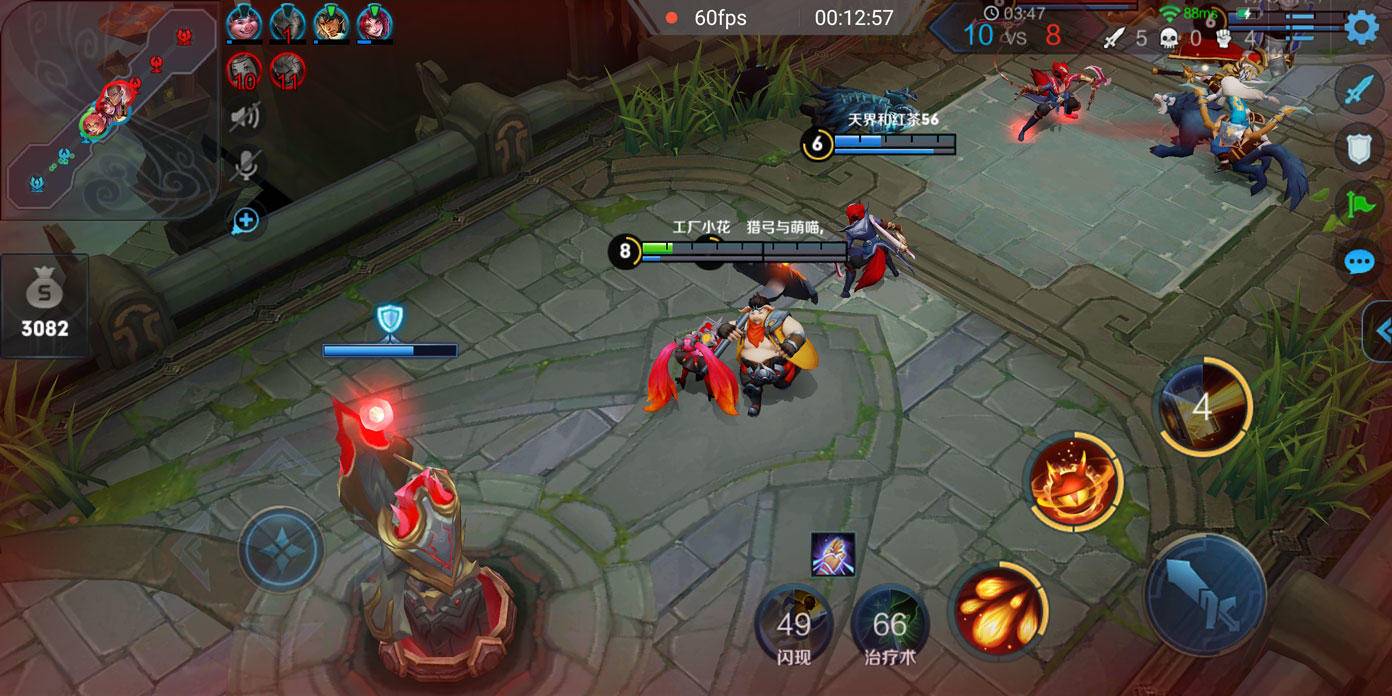1392x696 pixels.
Task: Open the gear settings menu
Action: tap(1361, 27)
